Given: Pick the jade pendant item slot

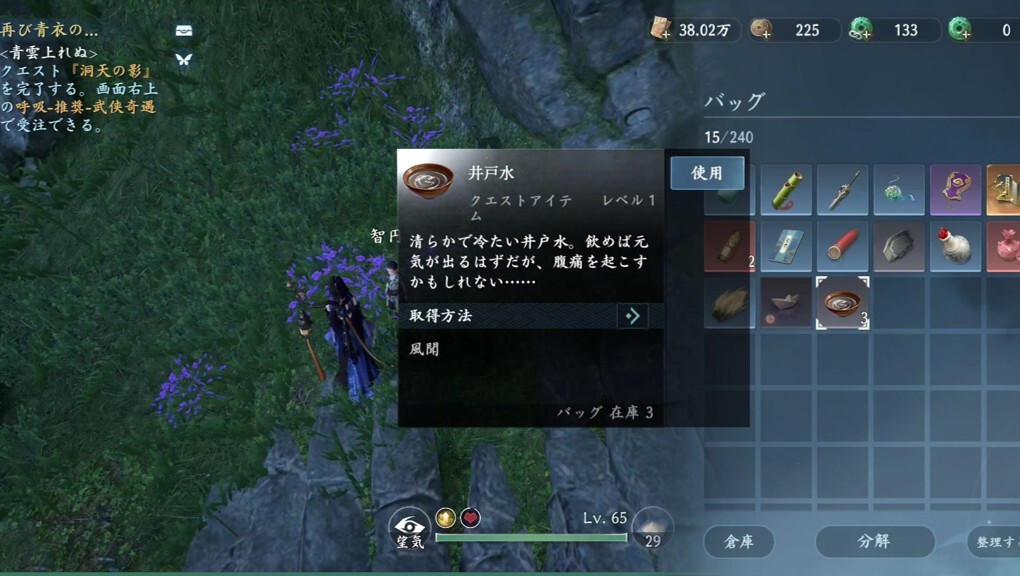Looking at the screenshot, I should pos(899,190).
